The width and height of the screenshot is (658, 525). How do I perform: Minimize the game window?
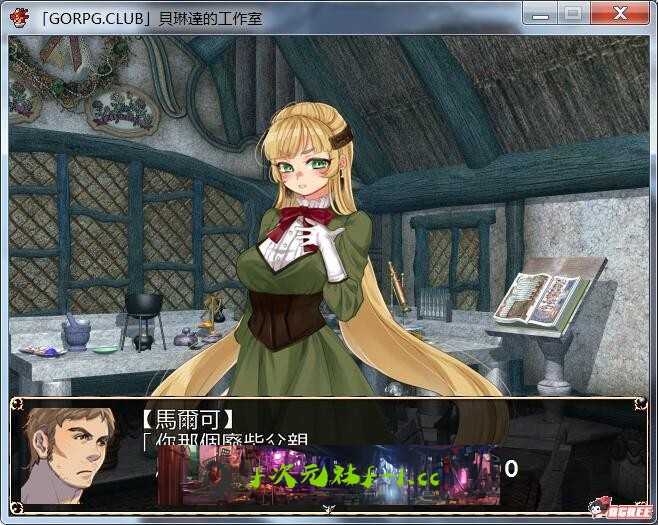(541, 14)
